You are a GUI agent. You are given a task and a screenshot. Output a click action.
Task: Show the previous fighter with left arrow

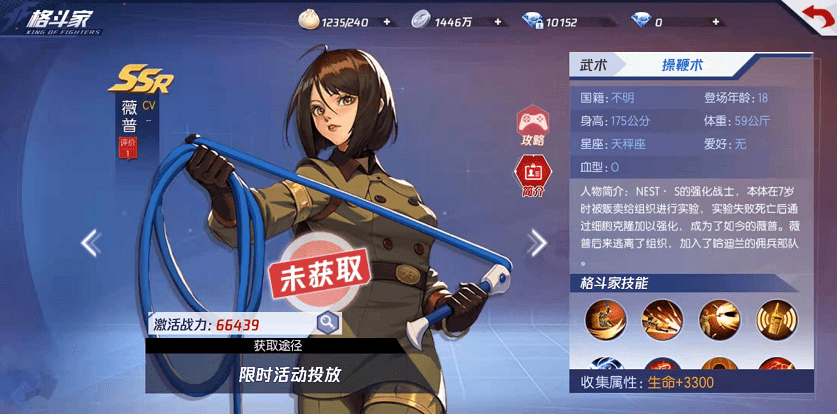(91, 242)
